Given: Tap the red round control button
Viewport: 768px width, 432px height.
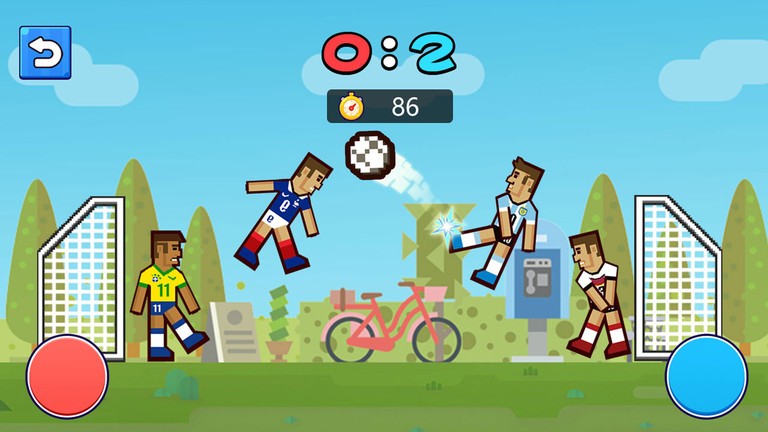Looking at the screenshot, I should point(67,376).
